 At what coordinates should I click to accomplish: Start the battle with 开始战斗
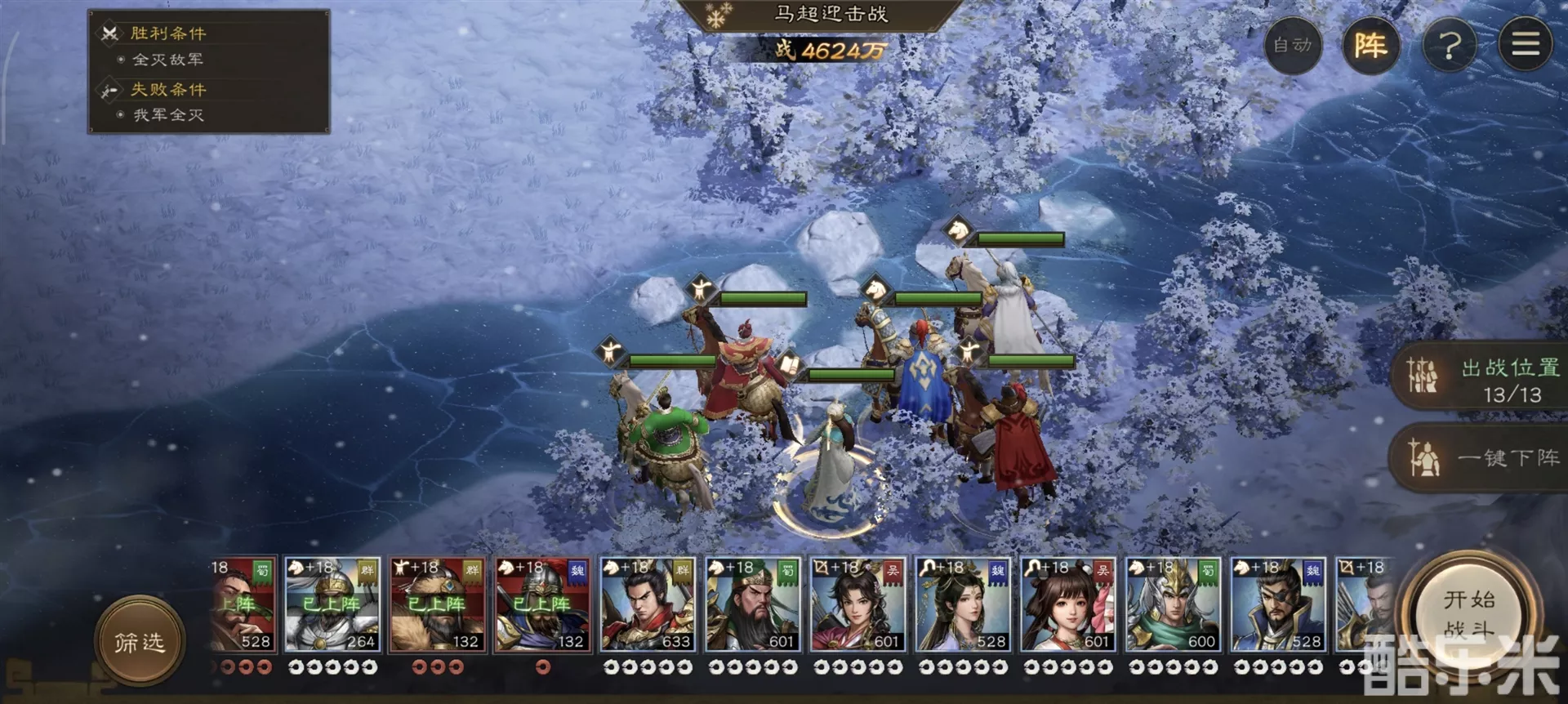pos(1468,614)
